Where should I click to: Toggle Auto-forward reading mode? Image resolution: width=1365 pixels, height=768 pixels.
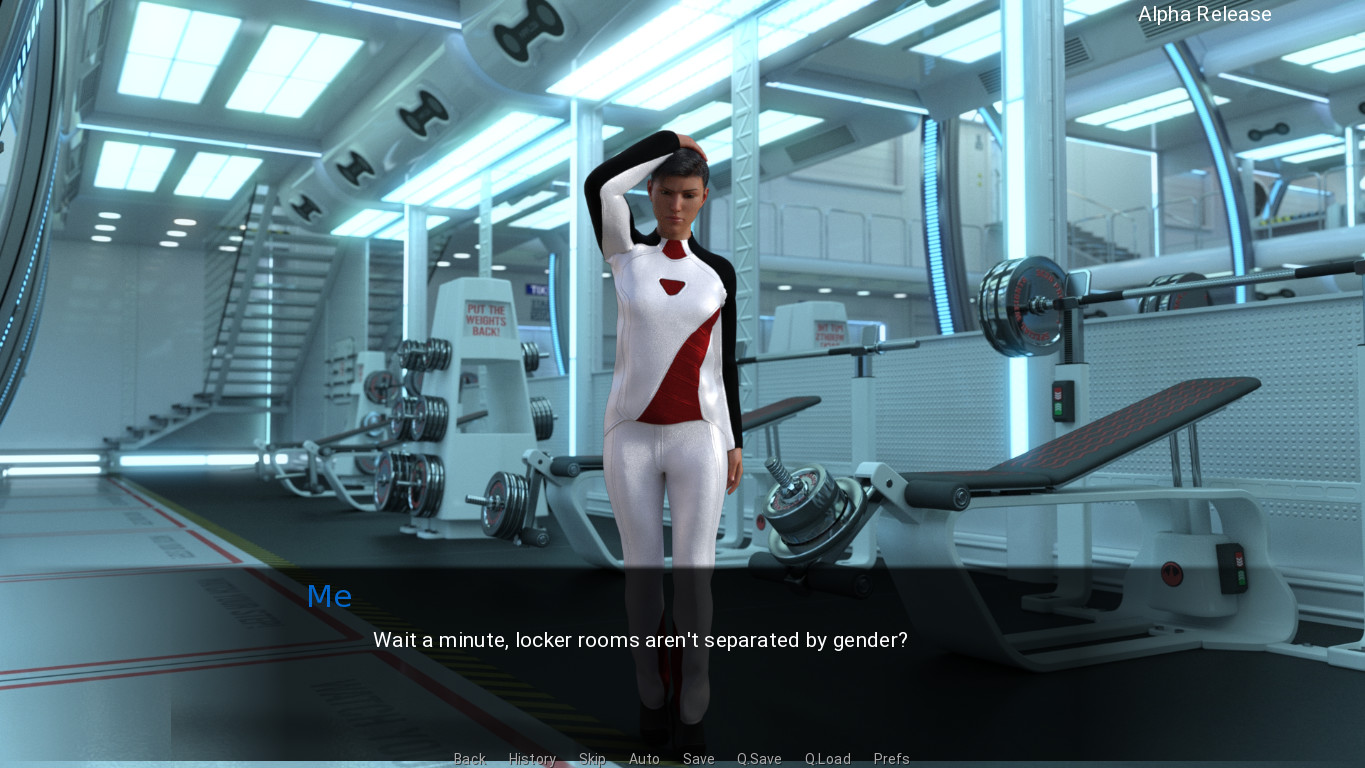coord(644,759)
